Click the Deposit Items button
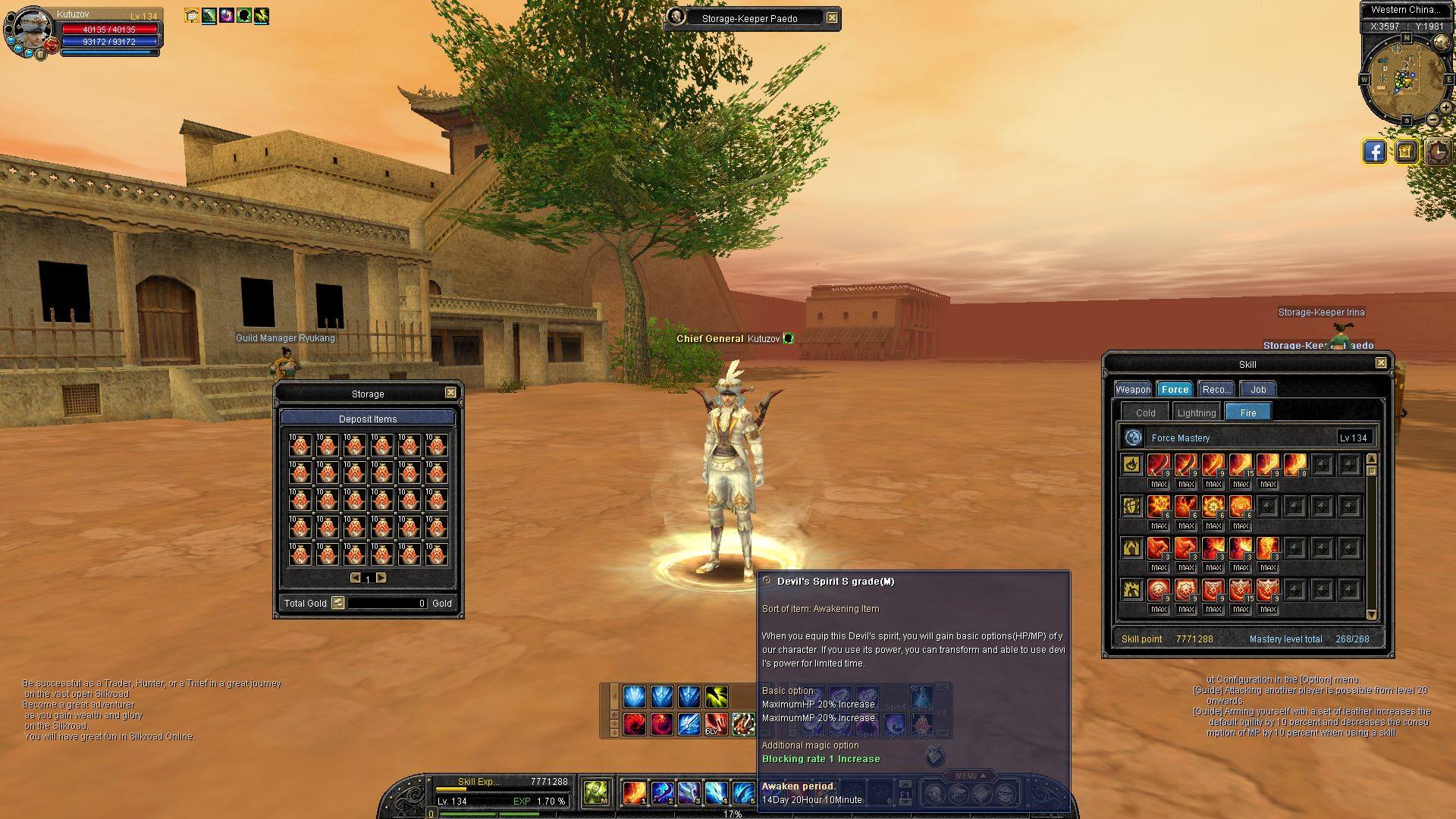This screenshot has width=1456, height=819. pos(368,419)
